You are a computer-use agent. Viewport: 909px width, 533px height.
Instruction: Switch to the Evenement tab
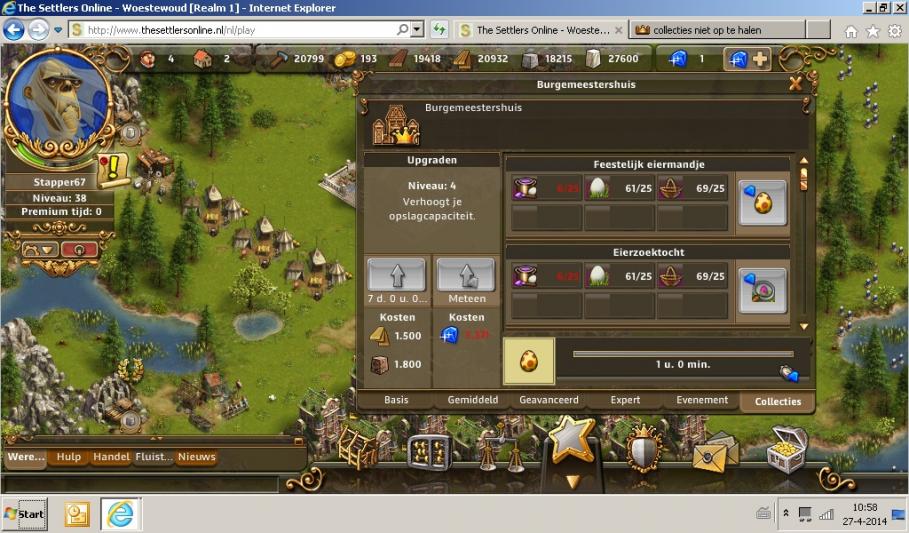[x=702, y=400]
